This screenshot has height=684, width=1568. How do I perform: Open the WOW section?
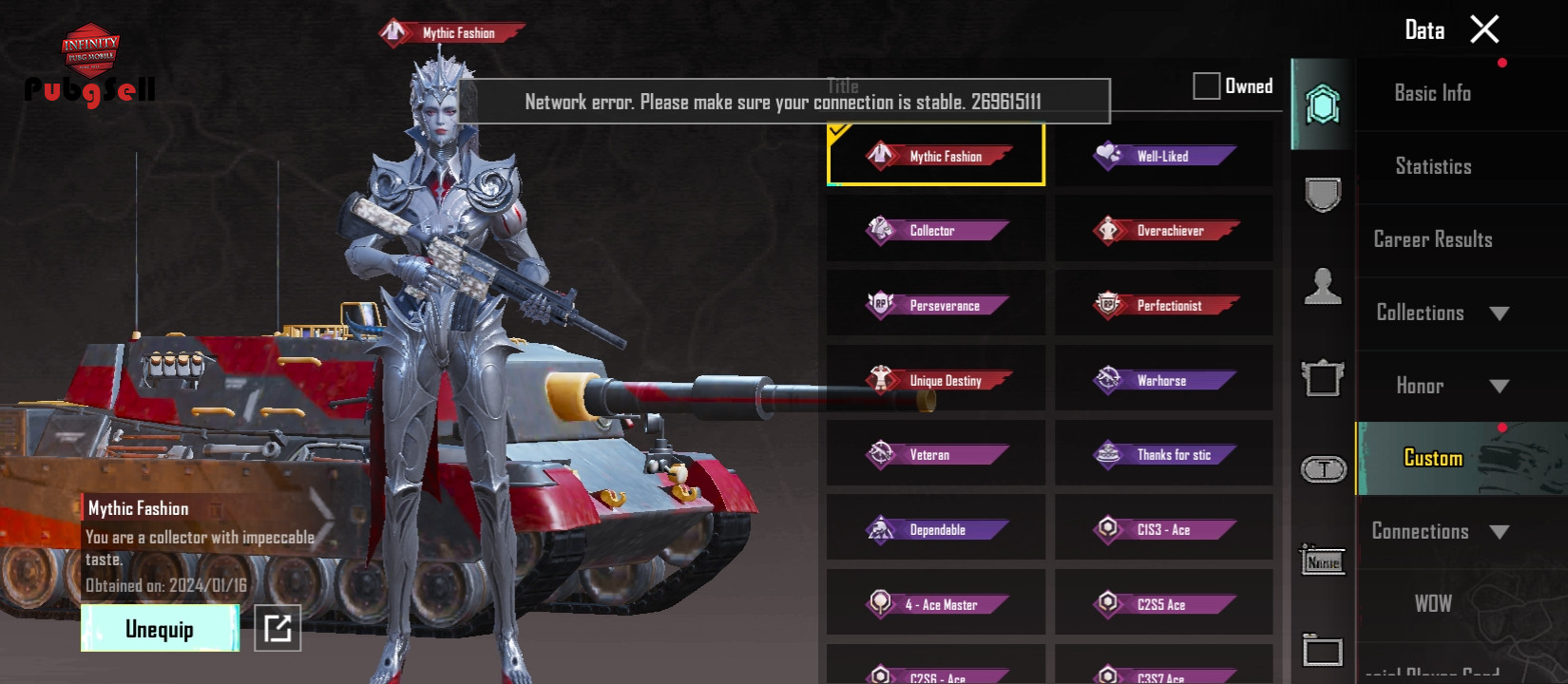[1433, 604]
